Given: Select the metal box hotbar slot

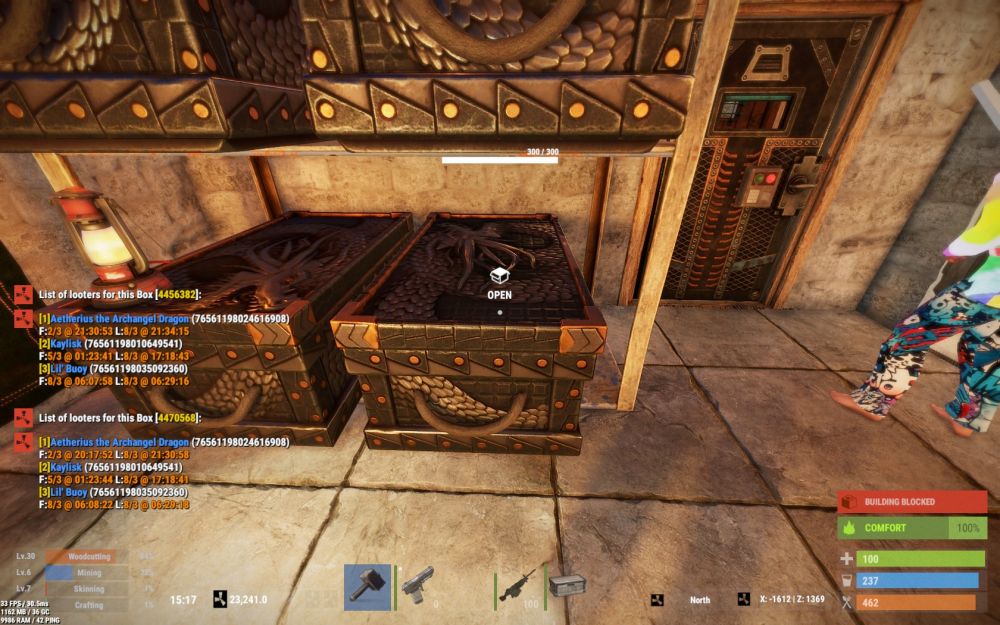Looking at the screenshot, I should [x=566, y=586].
